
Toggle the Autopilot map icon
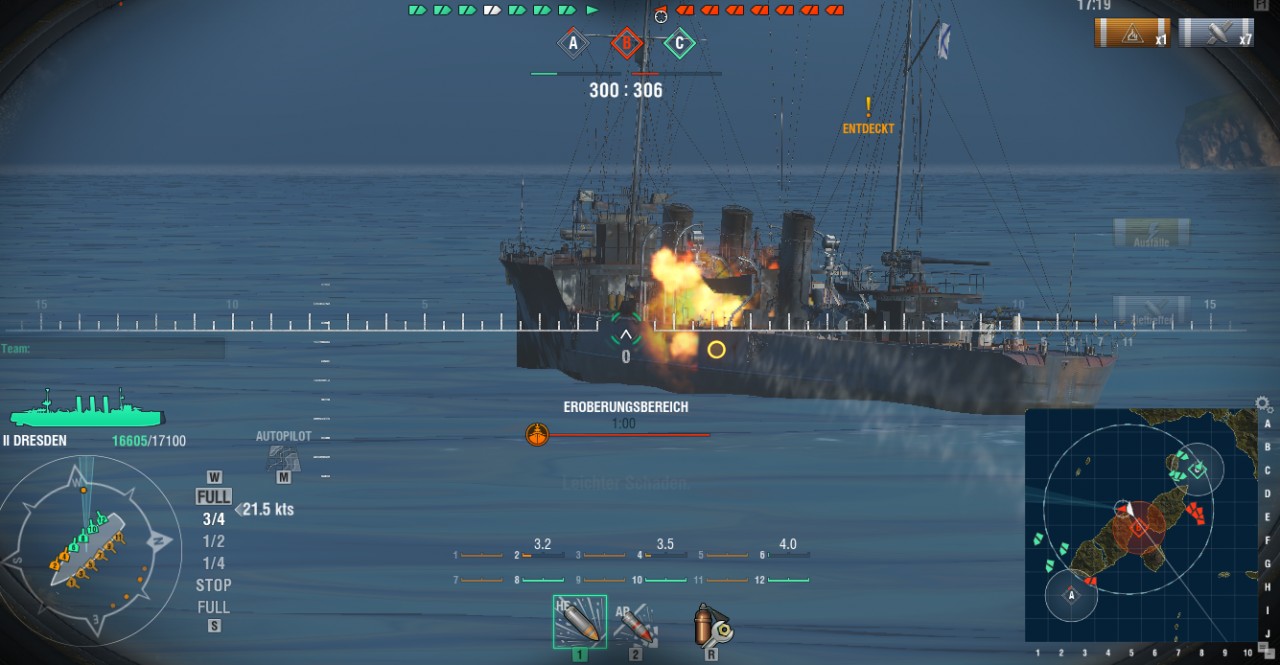tap(283, 457)
